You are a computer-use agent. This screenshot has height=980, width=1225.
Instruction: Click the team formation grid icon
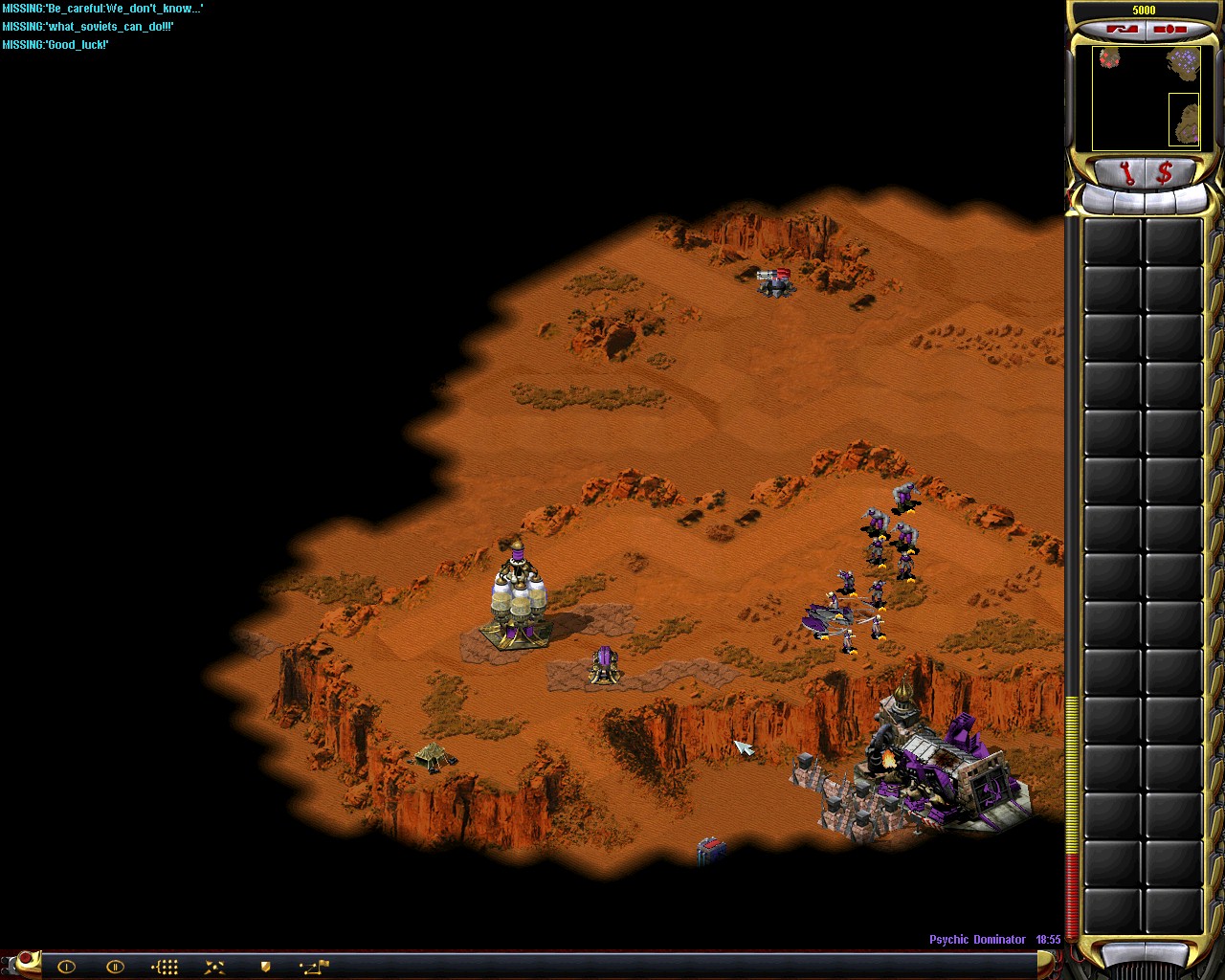(164, 967)
